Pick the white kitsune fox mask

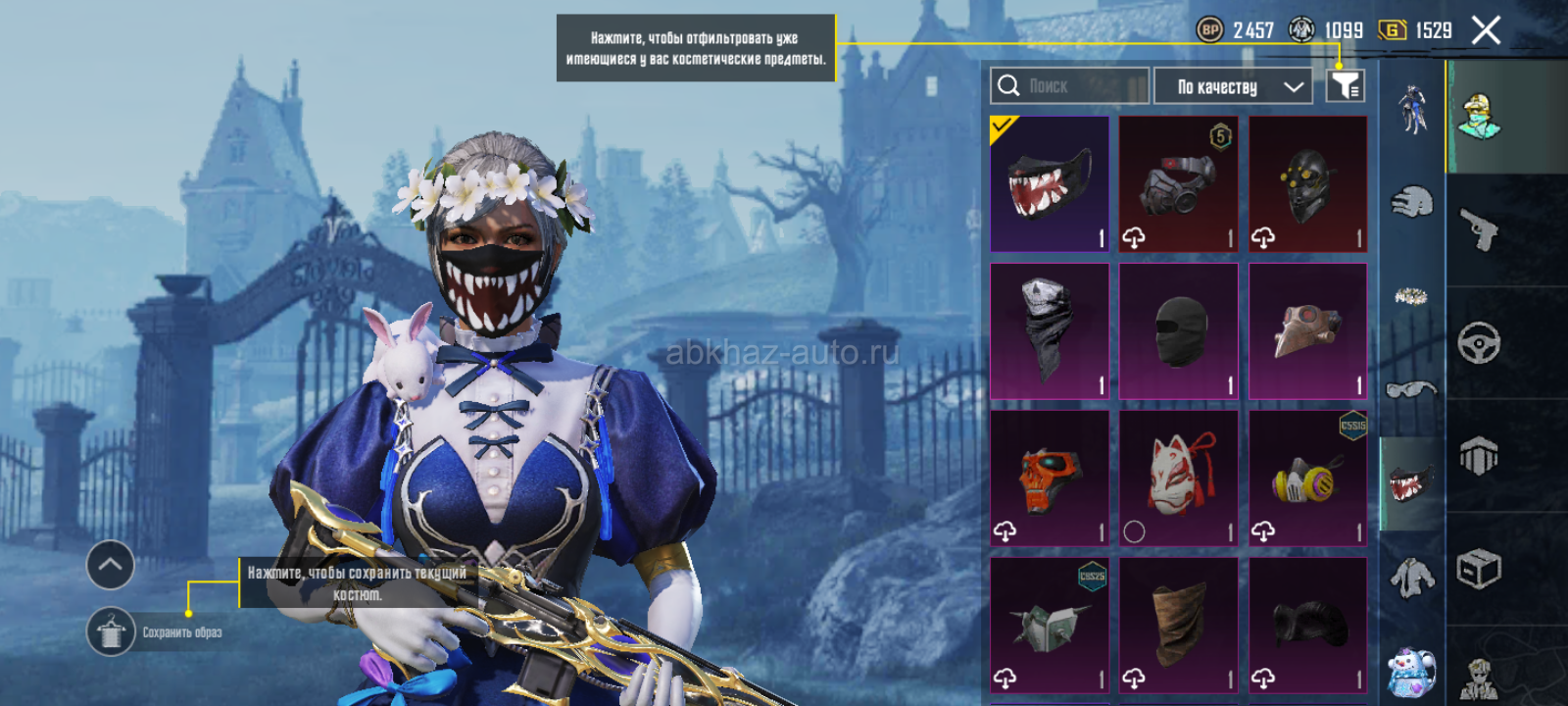(x=1179, y=478)
